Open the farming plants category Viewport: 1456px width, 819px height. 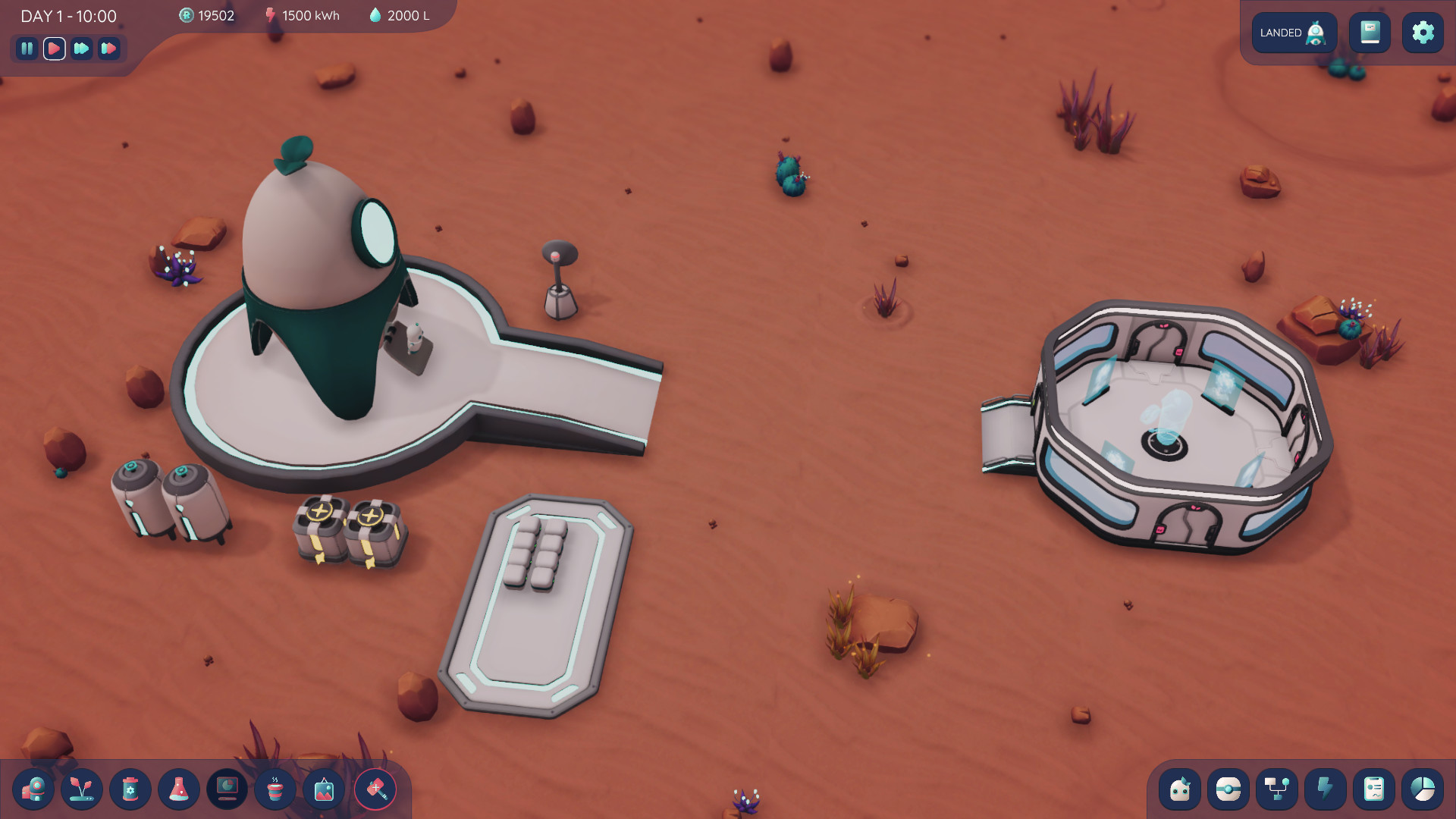tap(83, 789)
